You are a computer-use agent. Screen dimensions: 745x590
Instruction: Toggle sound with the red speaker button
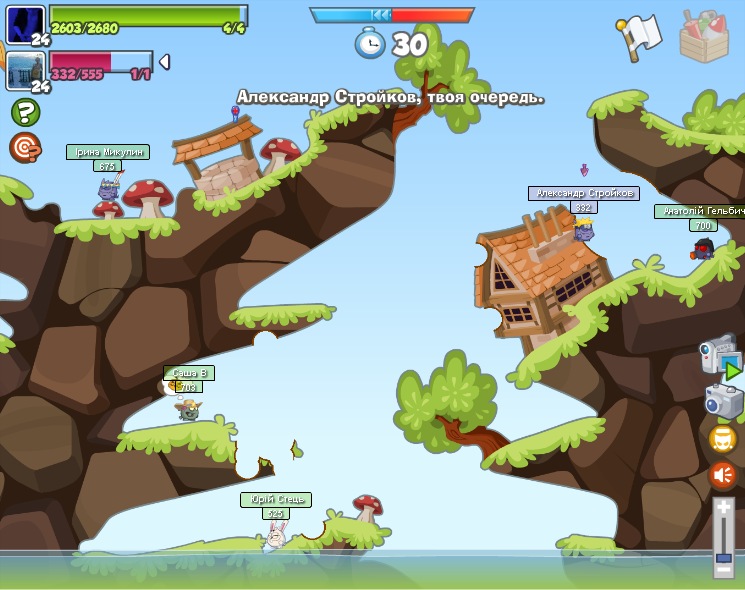click(723, 475)
